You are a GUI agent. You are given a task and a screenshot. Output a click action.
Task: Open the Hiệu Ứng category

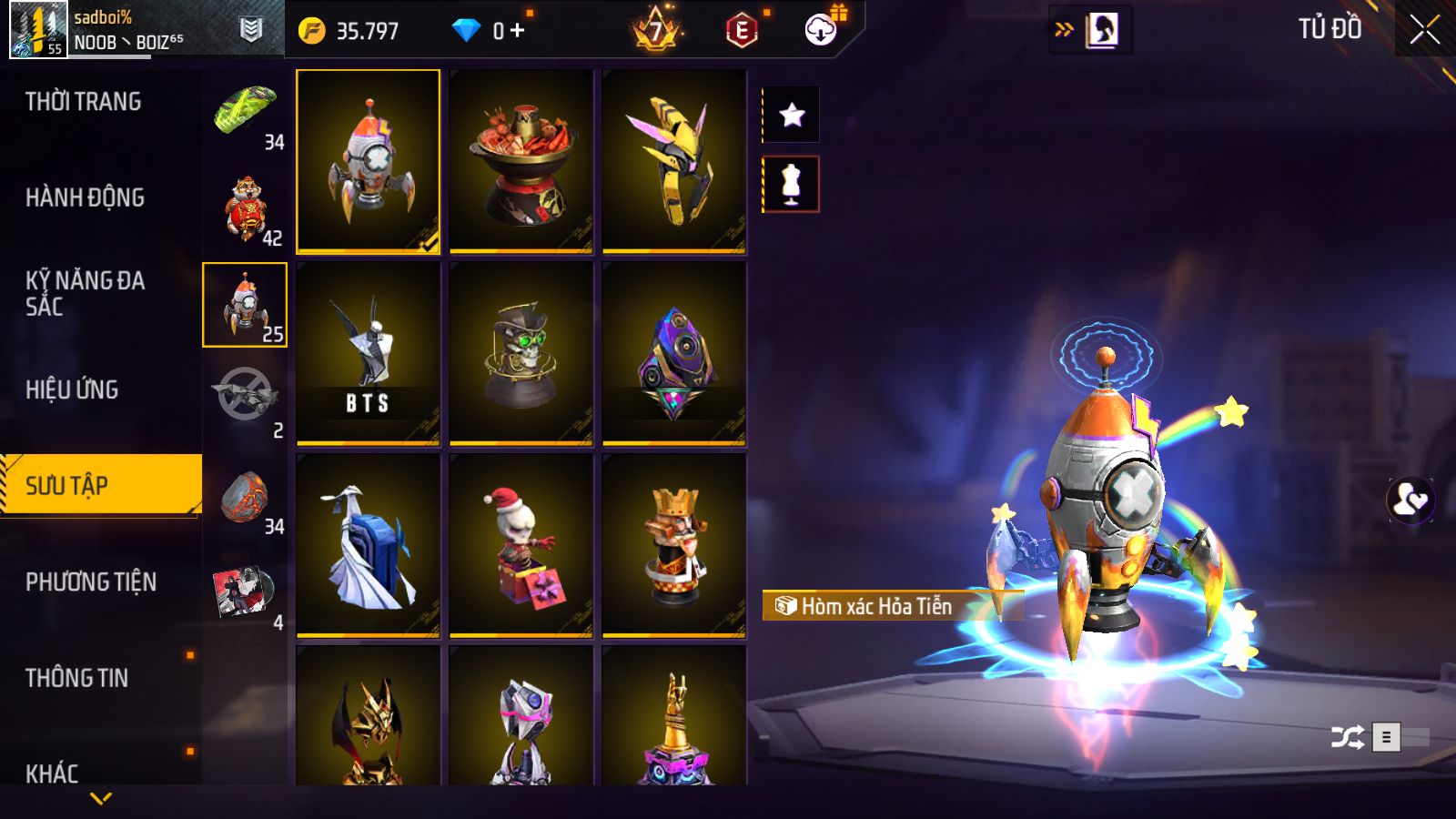[x=72, y=389]
